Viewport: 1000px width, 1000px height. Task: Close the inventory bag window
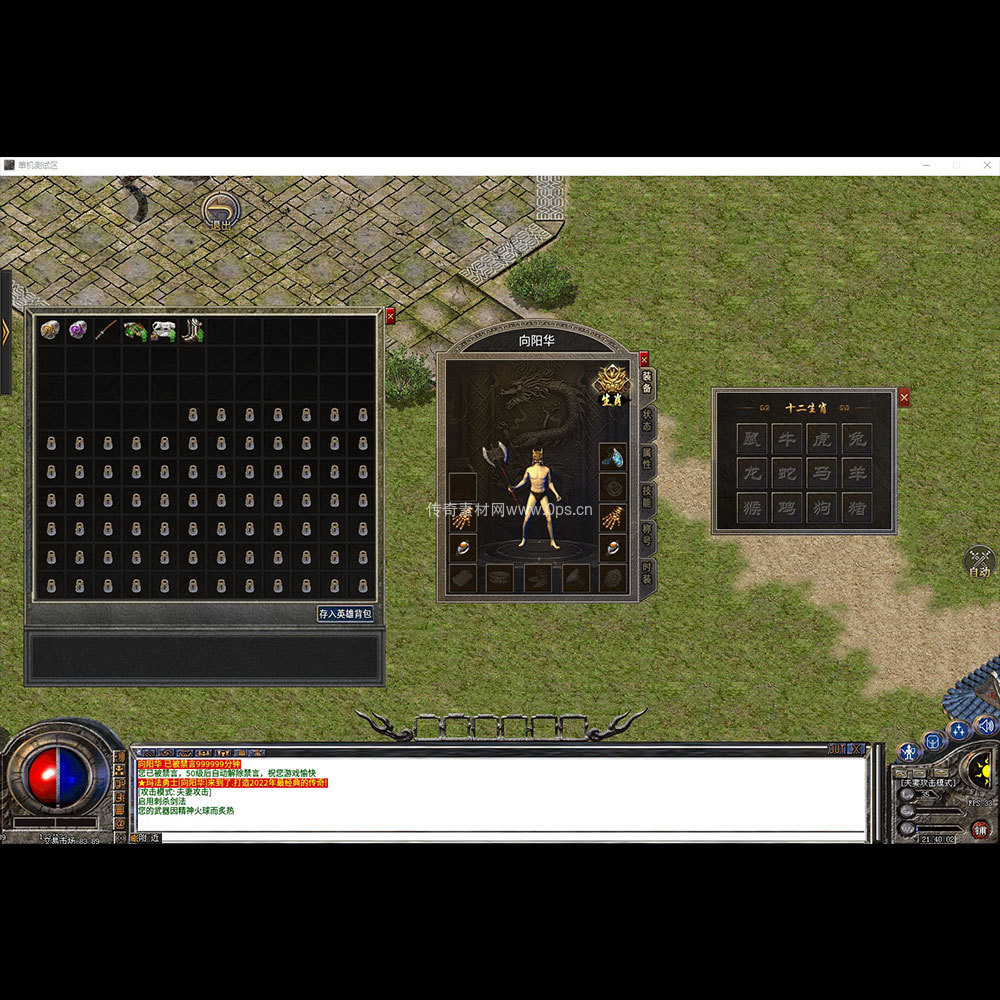[x=390, y=316]
